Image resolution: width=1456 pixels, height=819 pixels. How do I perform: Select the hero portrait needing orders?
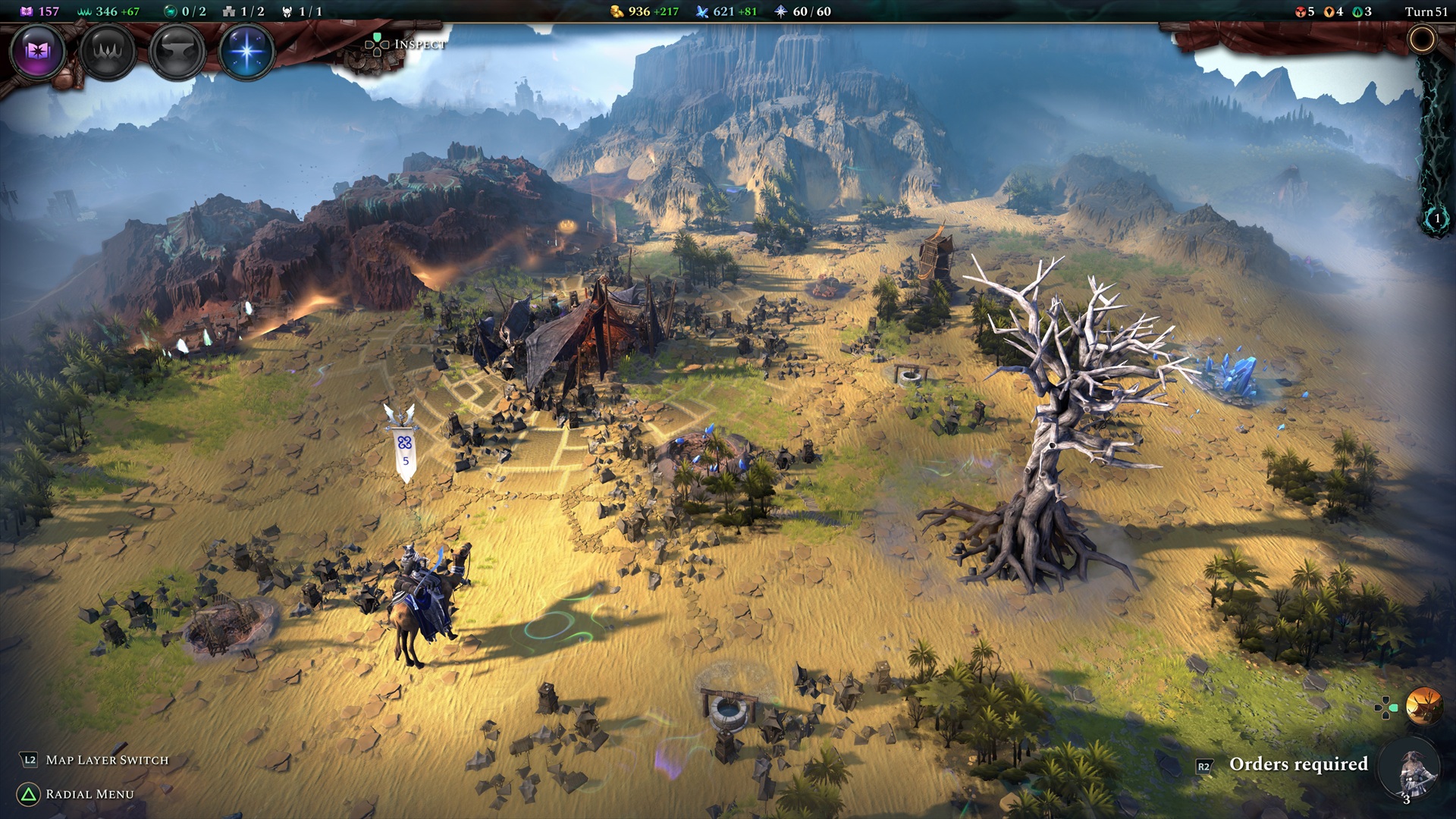(x=1412, y=770)
